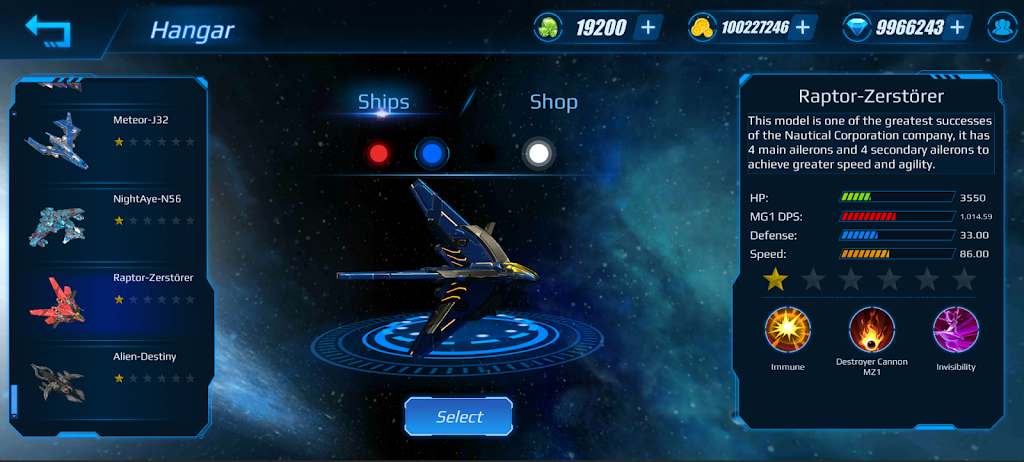Buy more blue diamonds
Image resolution: width=1024 pixels, height=462 pixels.
click(x=958, y=27)
